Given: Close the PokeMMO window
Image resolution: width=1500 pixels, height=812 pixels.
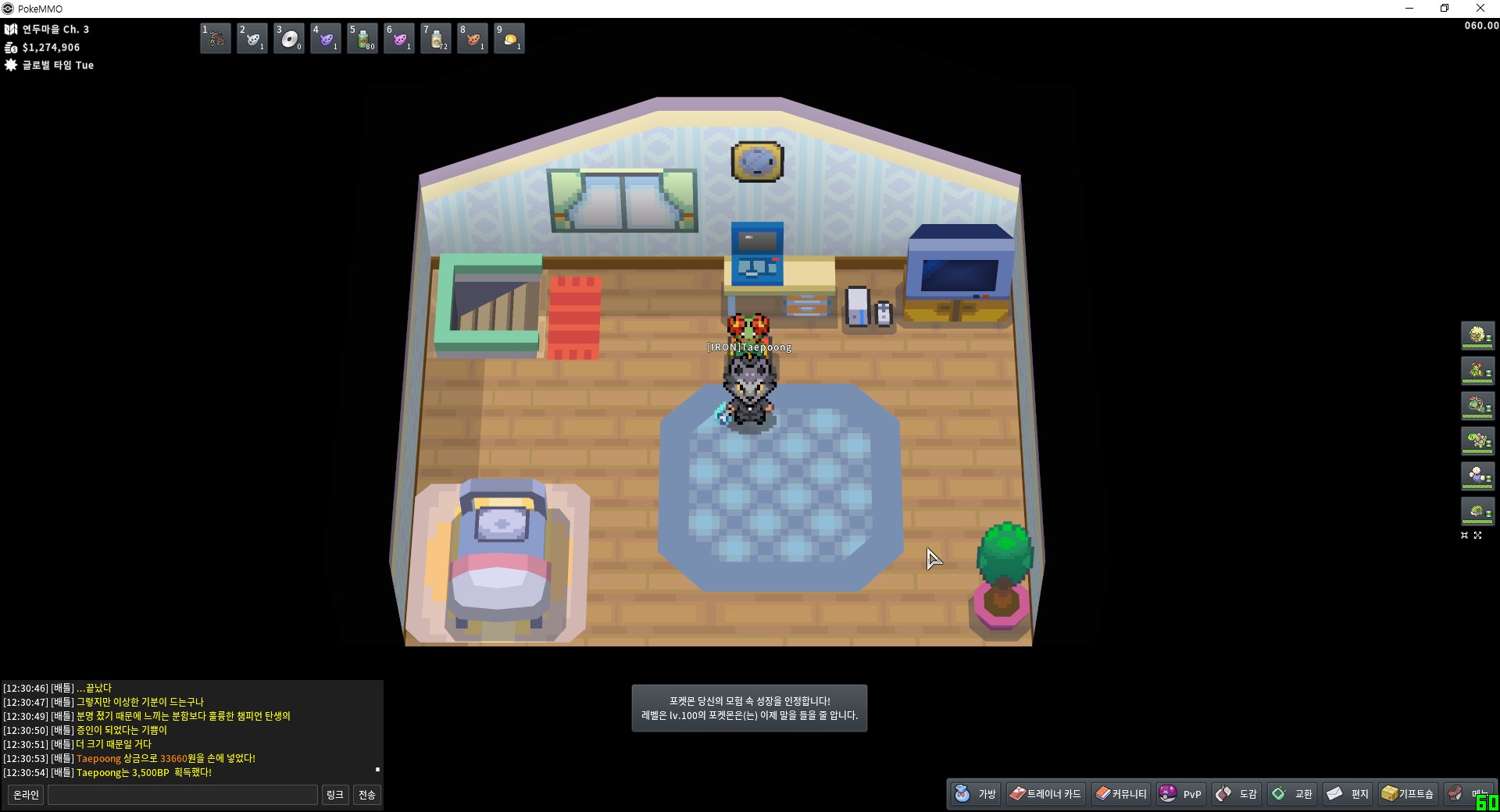Looking at the screenshot, I should (x=1480, y=9).
